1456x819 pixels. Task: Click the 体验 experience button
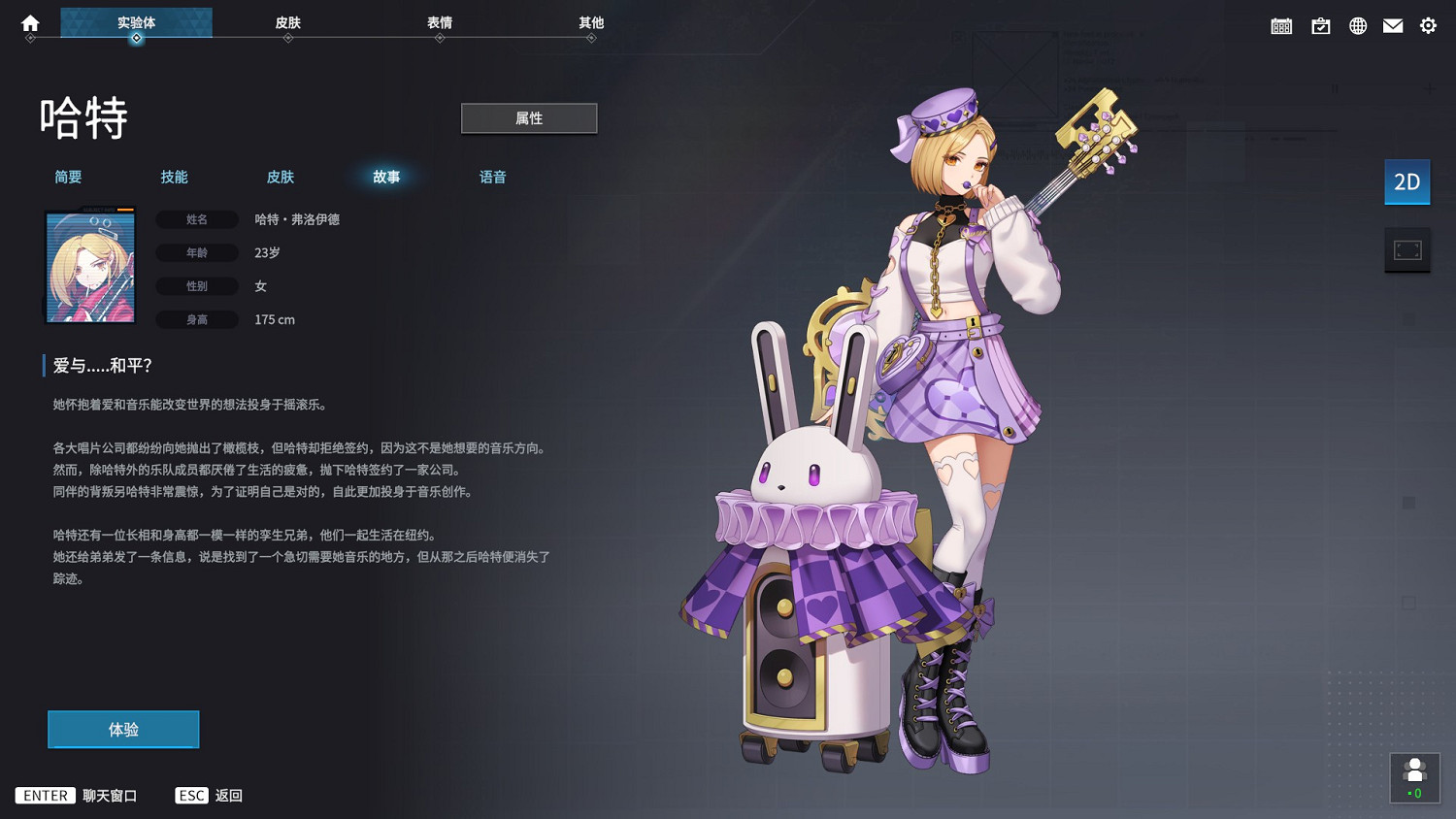click(123, 729)
